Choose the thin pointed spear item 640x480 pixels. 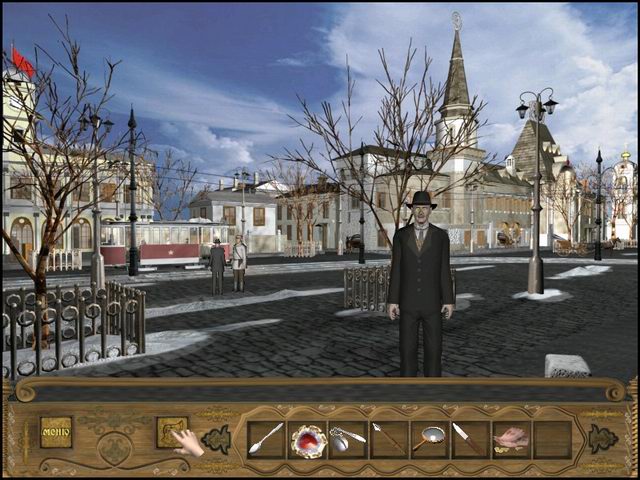[x=388, y=438]
